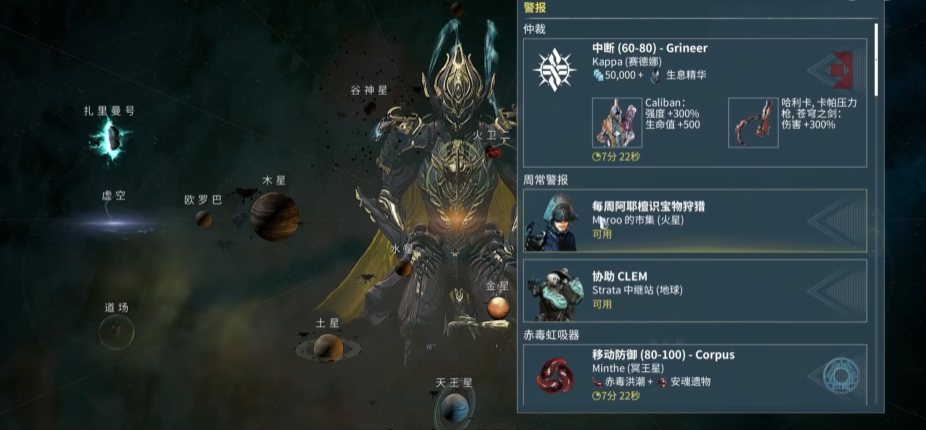Select planet 天王星 on the star chart
Image resolution: width=926 pixels, height=430 pixels.
pos(454,407)
